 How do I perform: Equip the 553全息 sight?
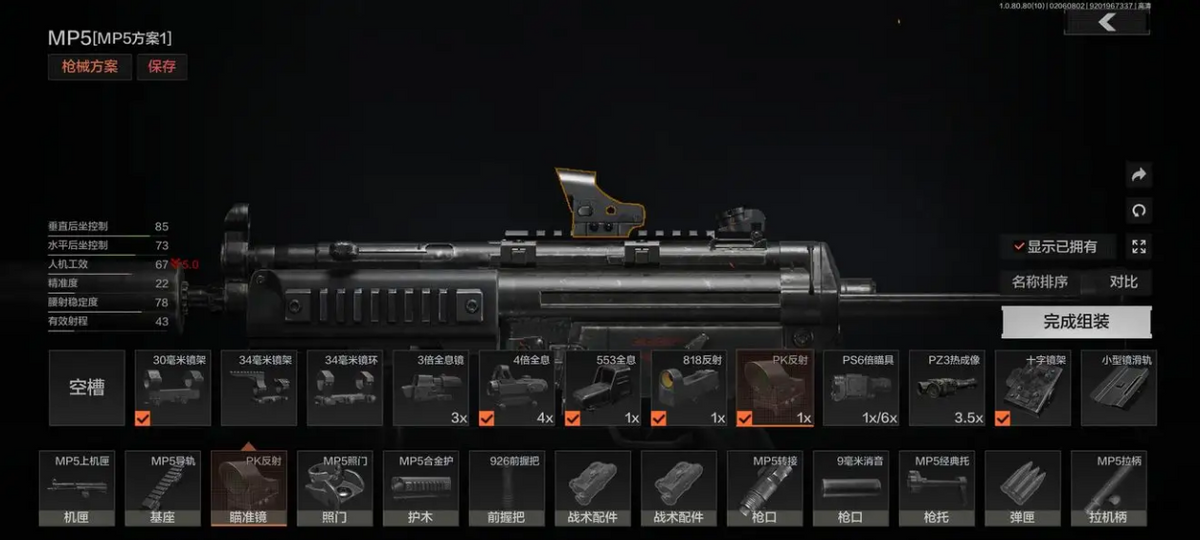click(603, 388)
